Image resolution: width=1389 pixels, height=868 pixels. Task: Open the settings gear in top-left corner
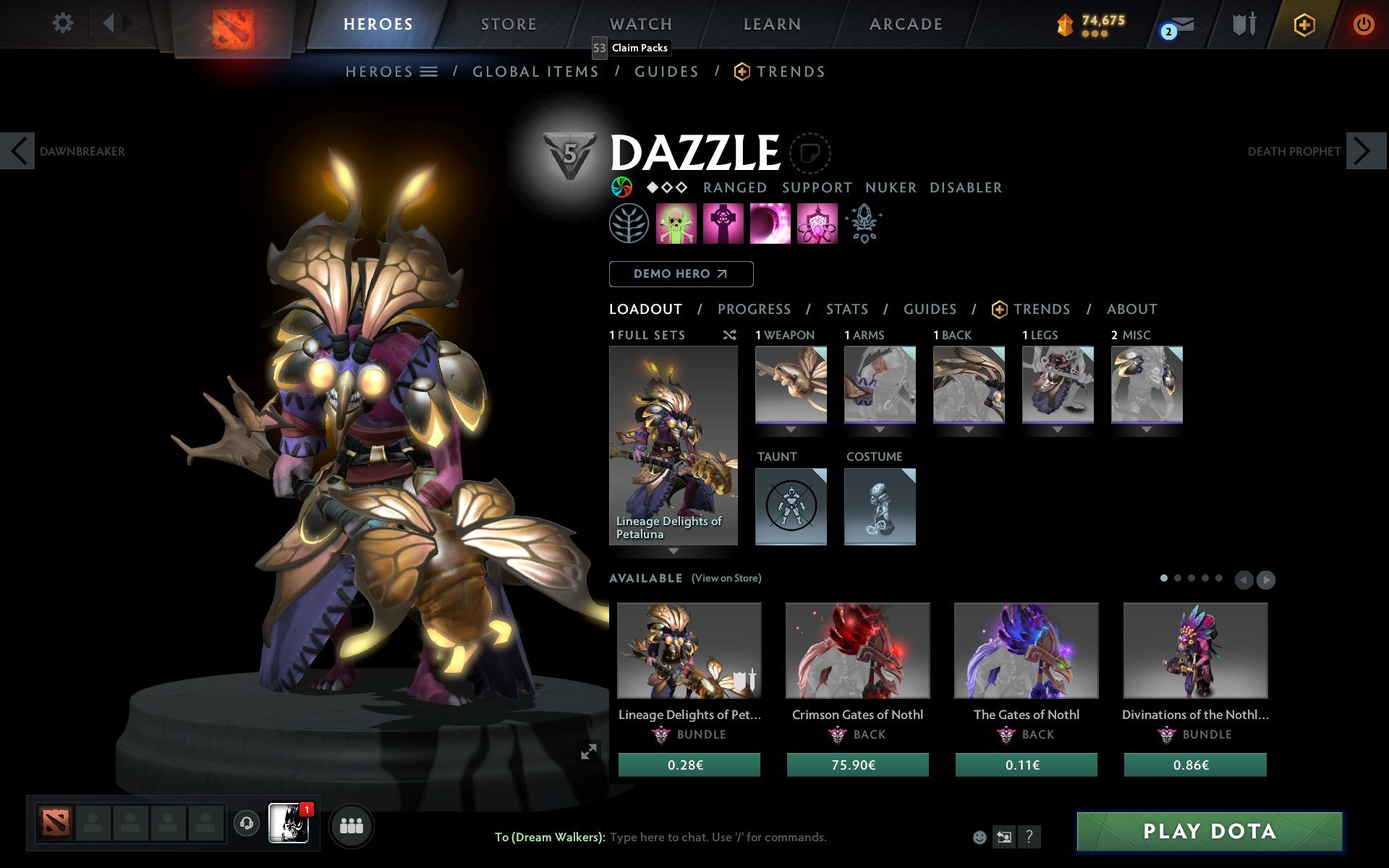coord(64,23)
